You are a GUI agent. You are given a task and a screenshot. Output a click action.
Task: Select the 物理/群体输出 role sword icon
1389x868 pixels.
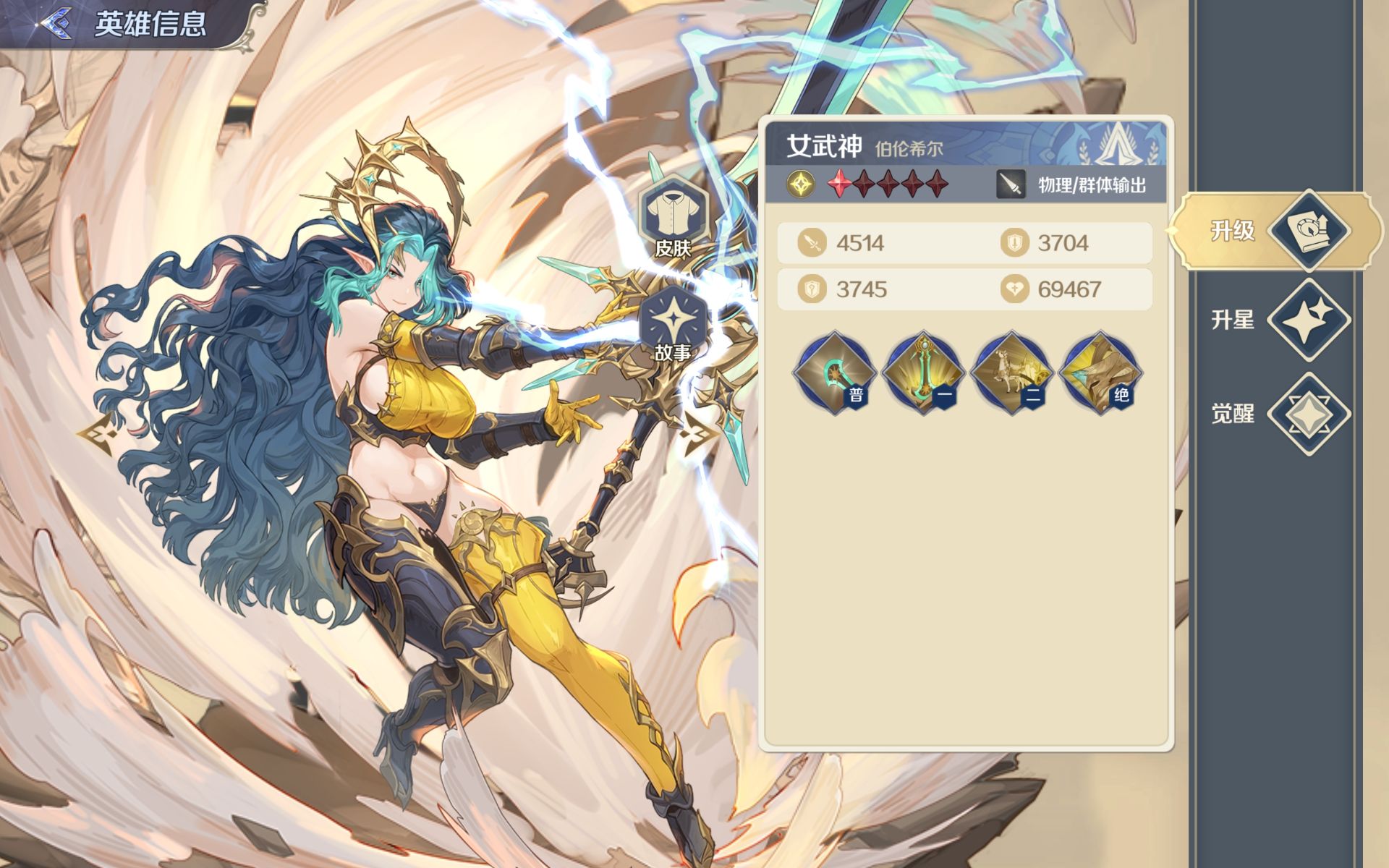click(x=1011, y=185)
